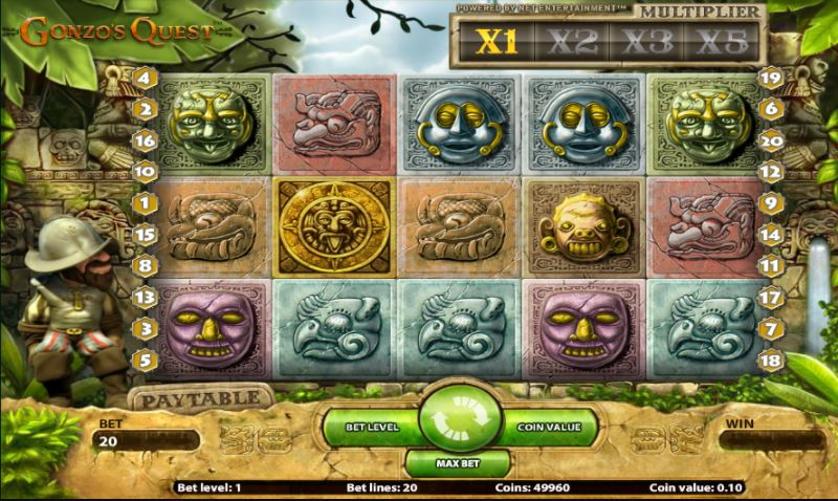Choose bet line marker 18
Viewport: 838px width, 501px height.
[x=770, y=359]
